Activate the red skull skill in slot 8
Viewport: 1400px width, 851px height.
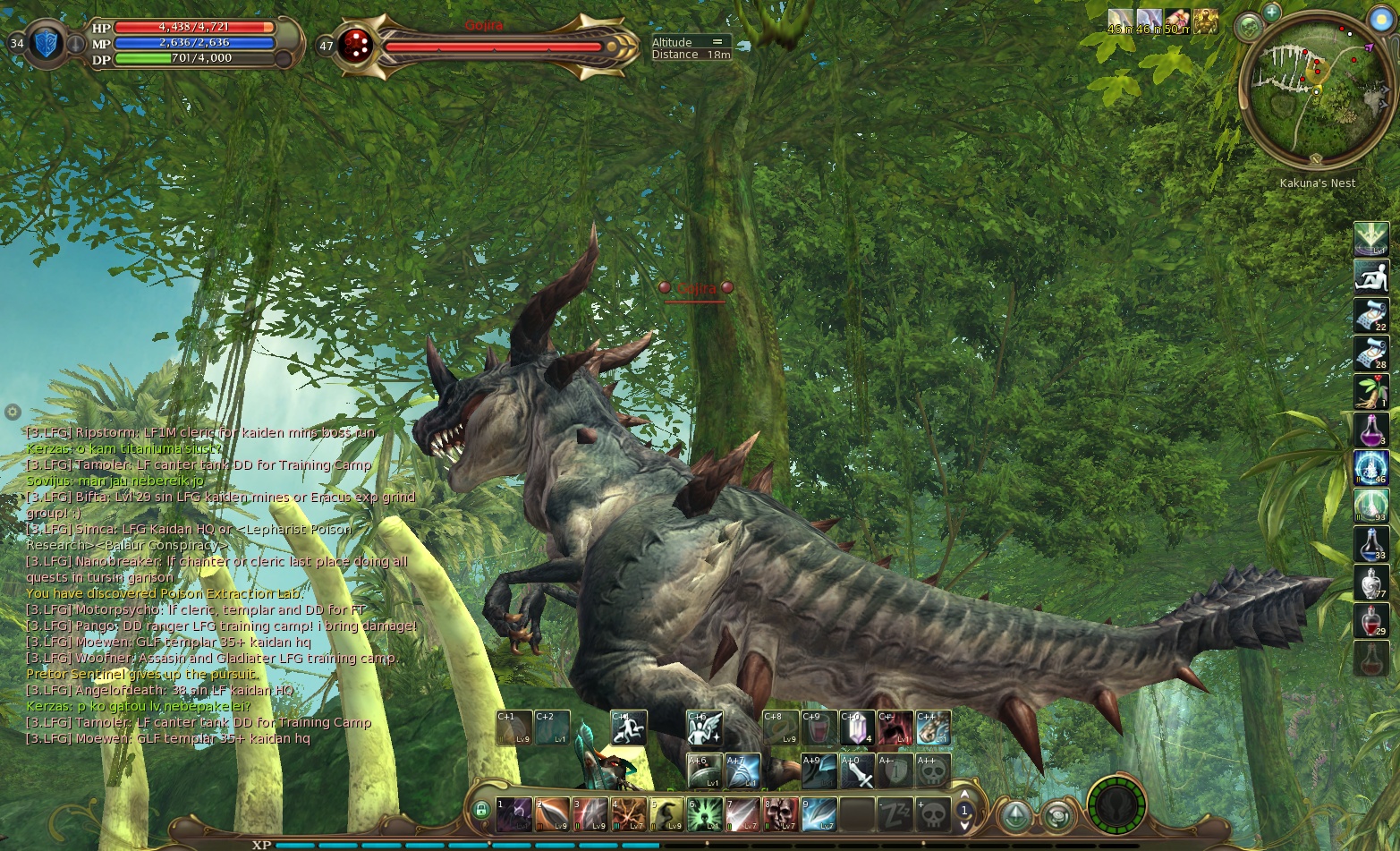click(781, 814)
